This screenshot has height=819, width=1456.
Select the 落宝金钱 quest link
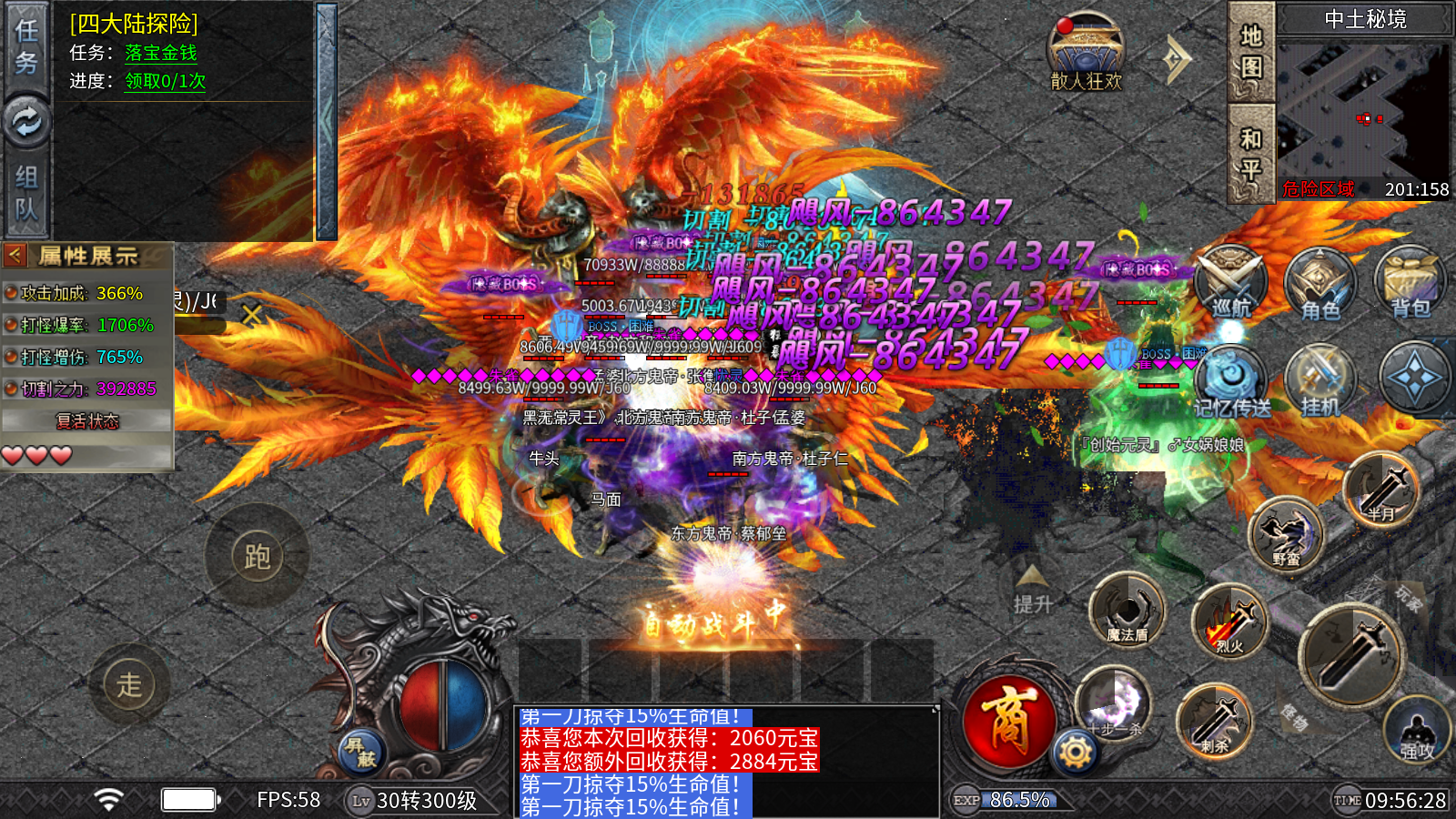(x=160, y=53)
